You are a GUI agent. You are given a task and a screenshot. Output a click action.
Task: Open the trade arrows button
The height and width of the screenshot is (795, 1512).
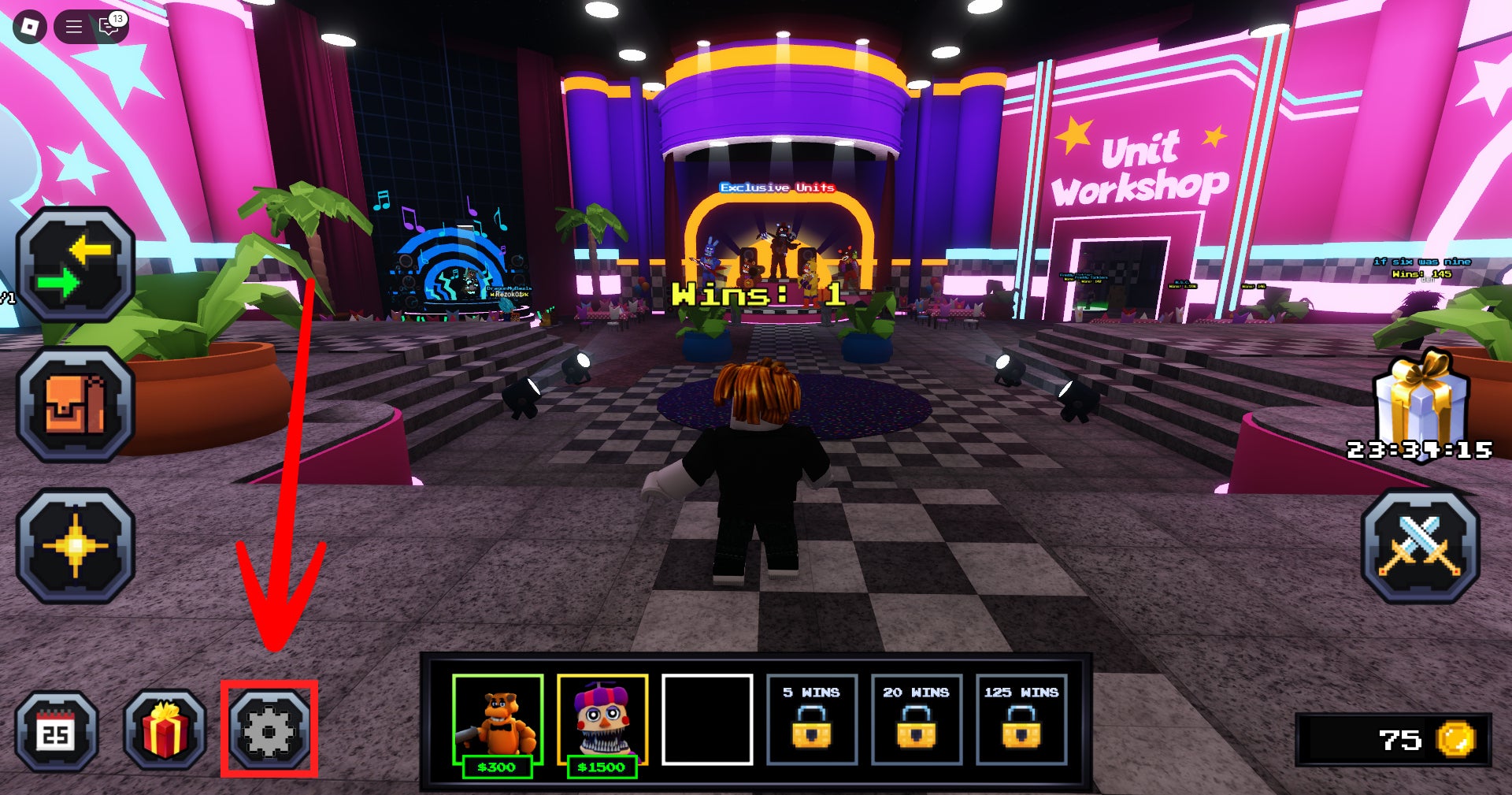(x=76, y=265)
